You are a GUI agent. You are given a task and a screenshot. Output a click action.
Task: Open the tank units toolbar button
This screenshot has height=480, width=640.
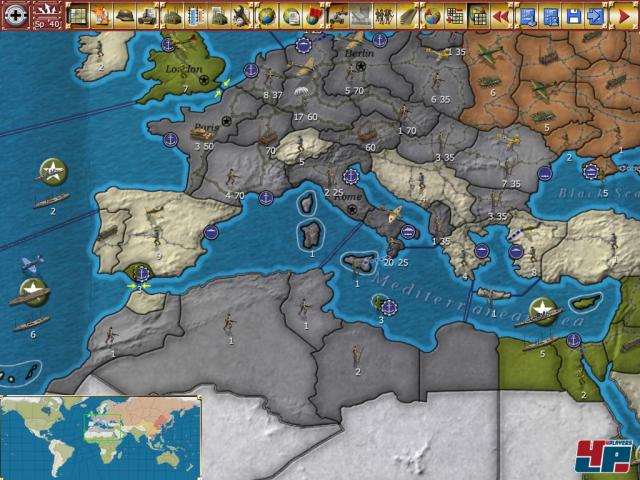coord(147,16)
